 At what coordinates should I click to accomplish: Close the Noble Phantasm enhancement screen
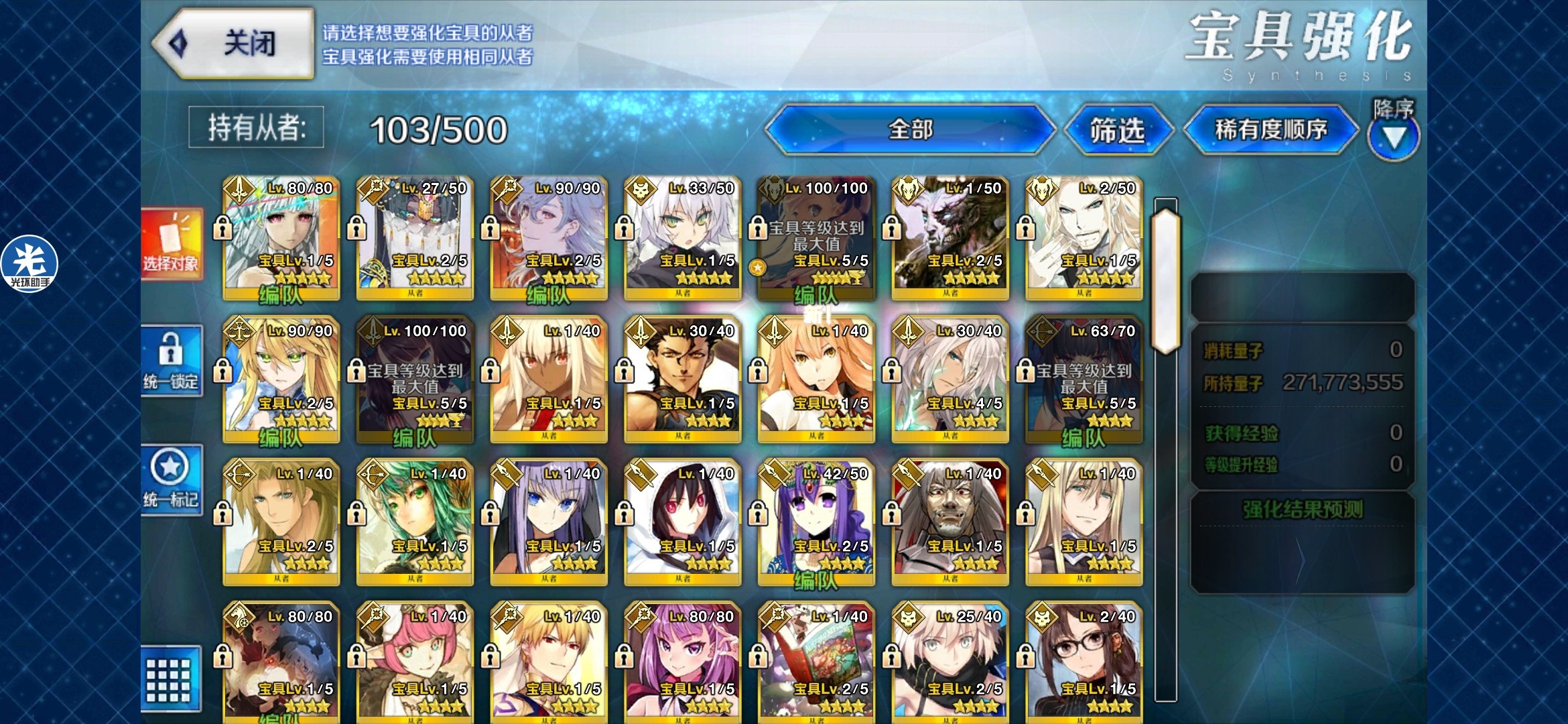click(233, 44)
